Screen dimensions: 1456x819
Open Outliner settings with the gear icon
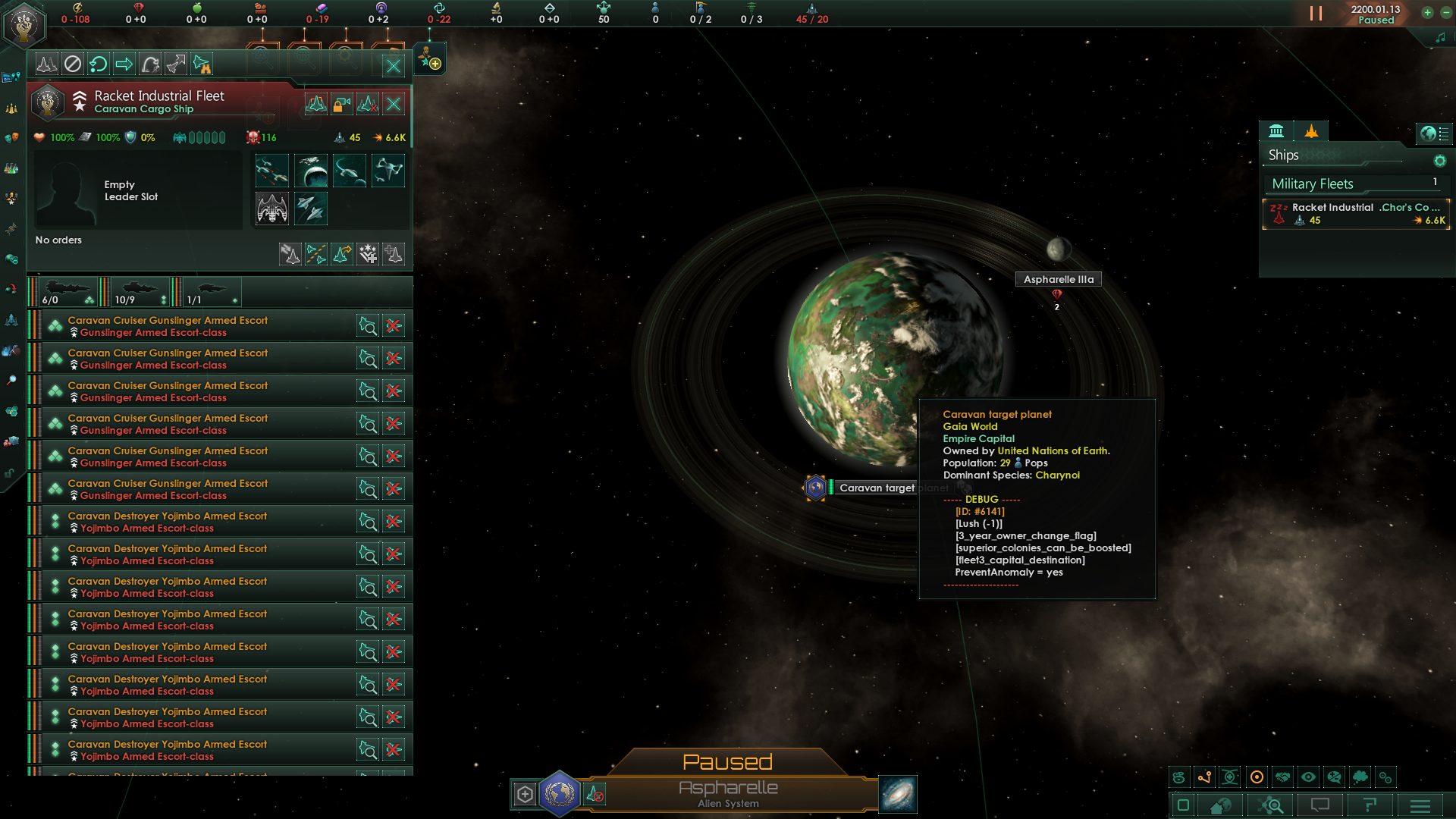1439,161
